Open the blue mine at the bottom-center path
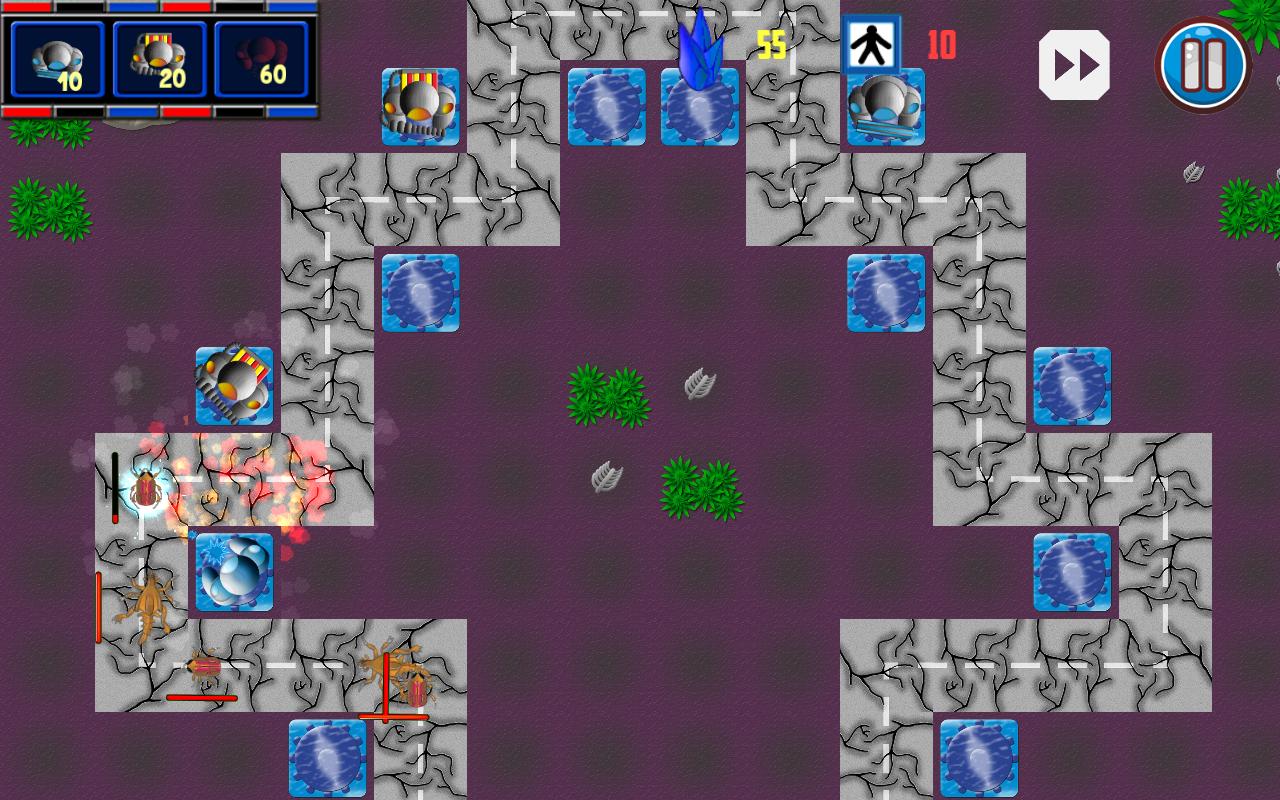This screenshot has height=800, width=1280. click(x=329, y=758)
